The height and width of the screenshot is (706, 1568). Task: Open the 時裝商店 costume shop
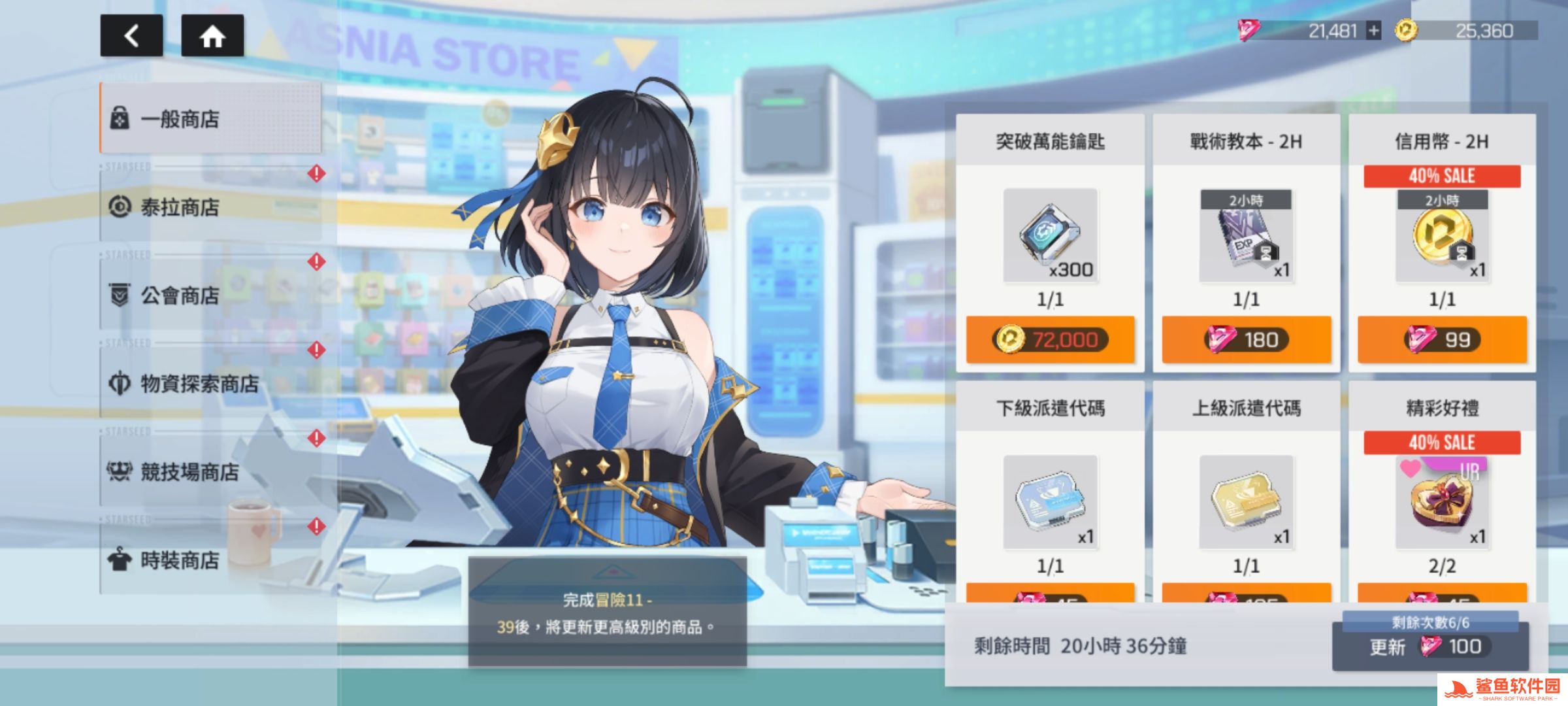pyautogui.click(x=210, y=560)
